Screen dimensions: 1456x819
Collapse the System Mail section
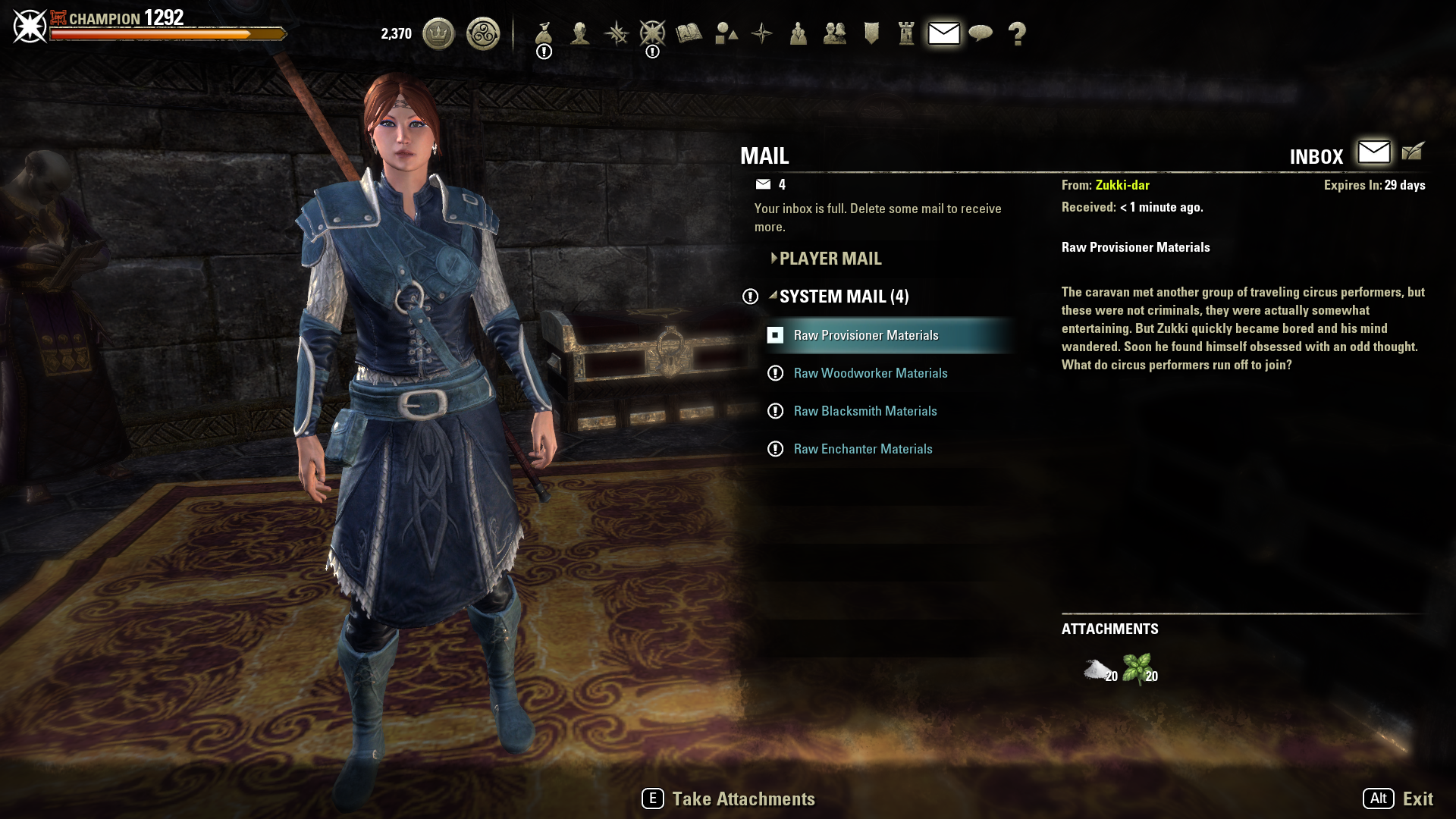coord(843,297)
